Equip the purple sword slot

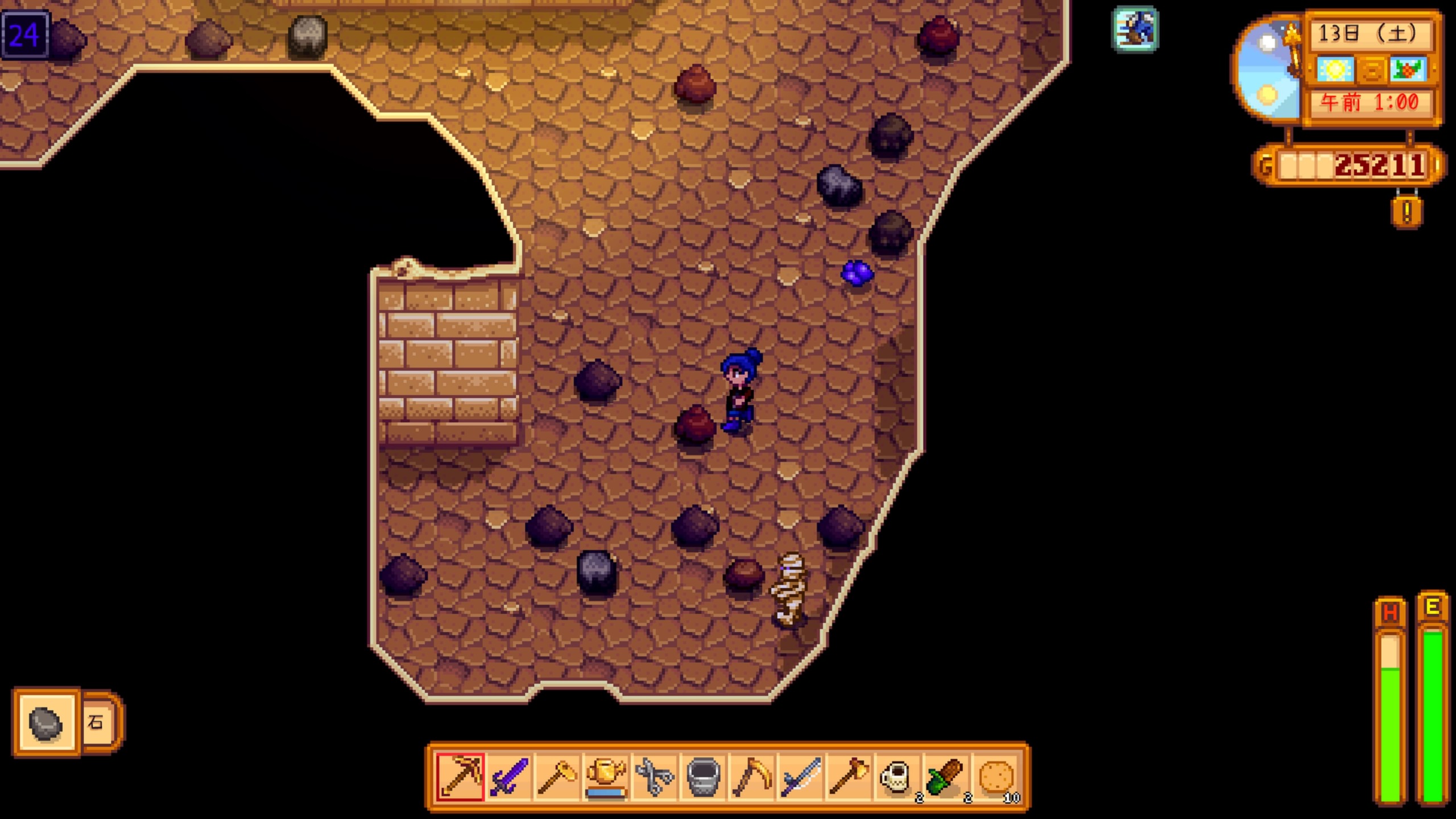point(509,777)
